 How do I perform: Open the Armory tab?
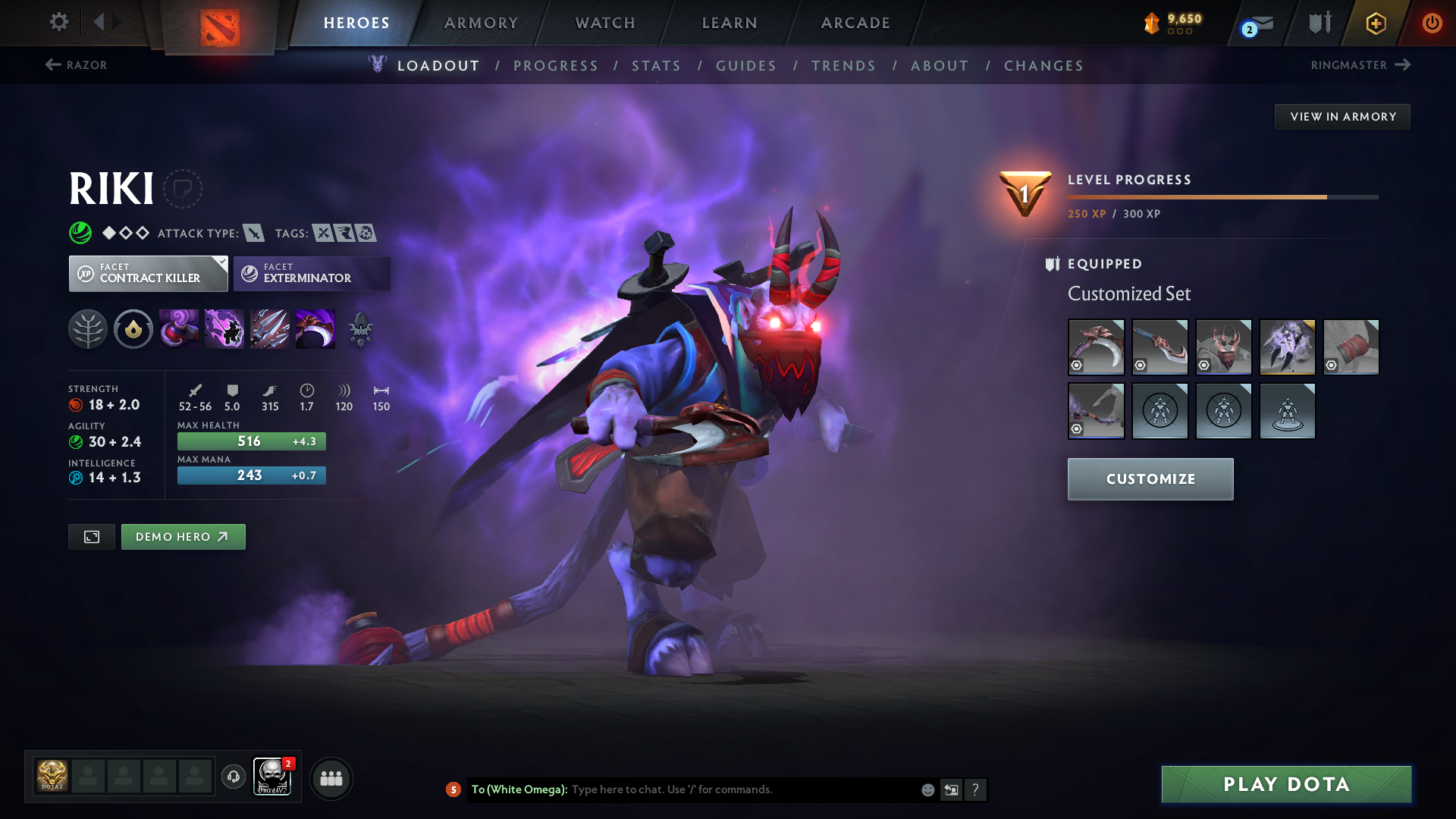point(481,23)
